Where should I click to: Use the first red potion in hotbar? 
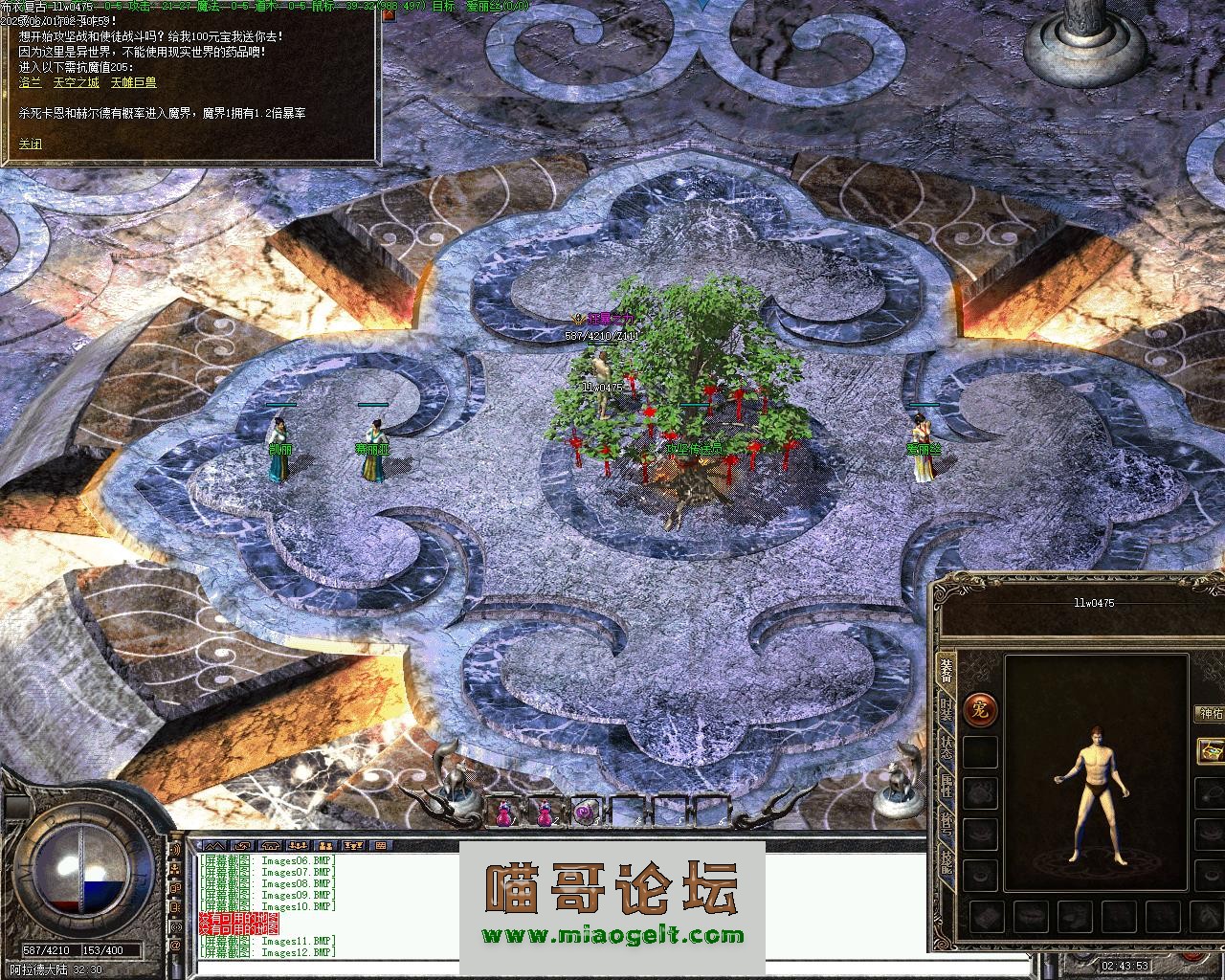(503, 813)
